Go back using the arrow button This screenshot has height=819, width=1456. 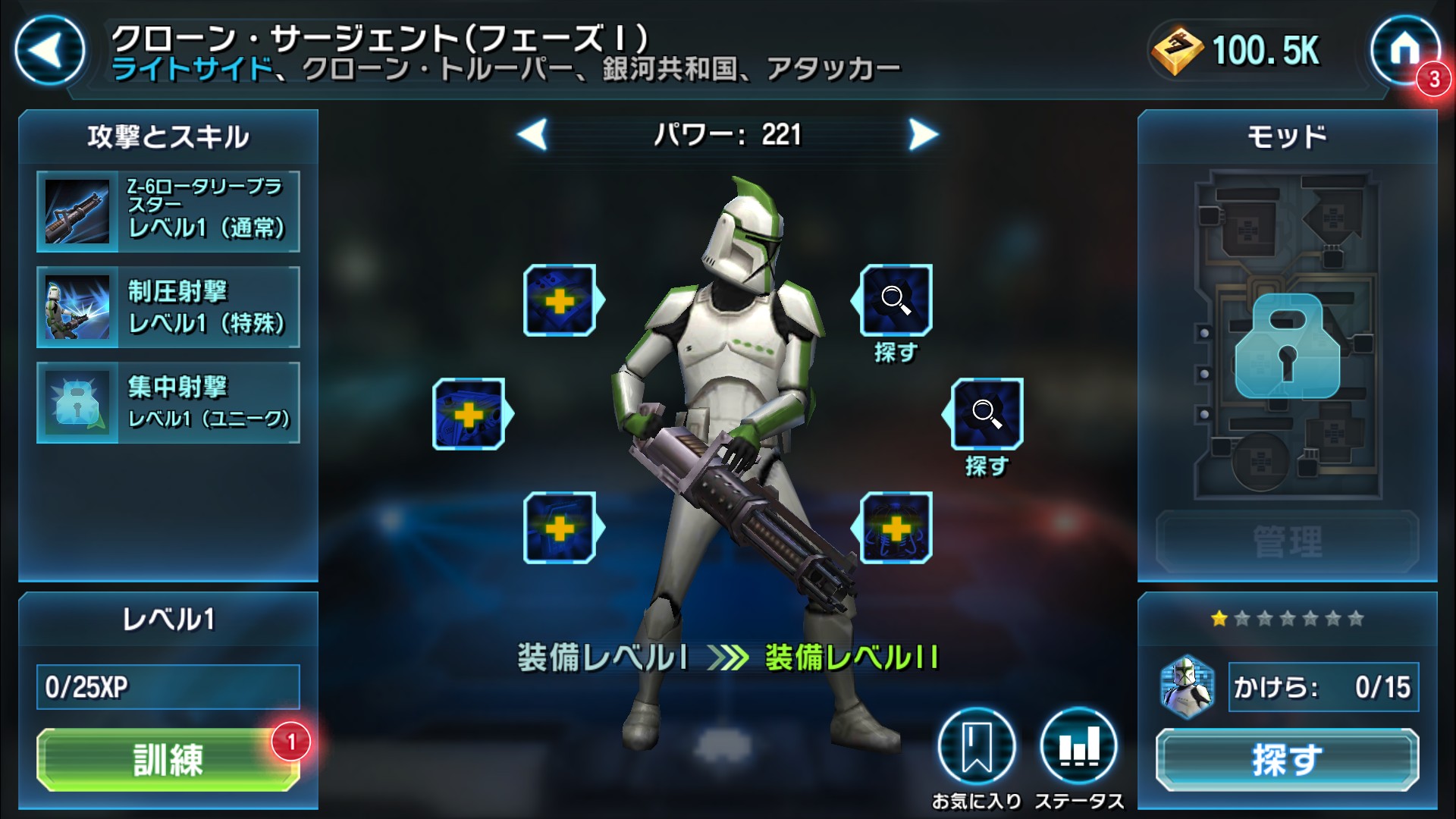[x=49, y=51]
